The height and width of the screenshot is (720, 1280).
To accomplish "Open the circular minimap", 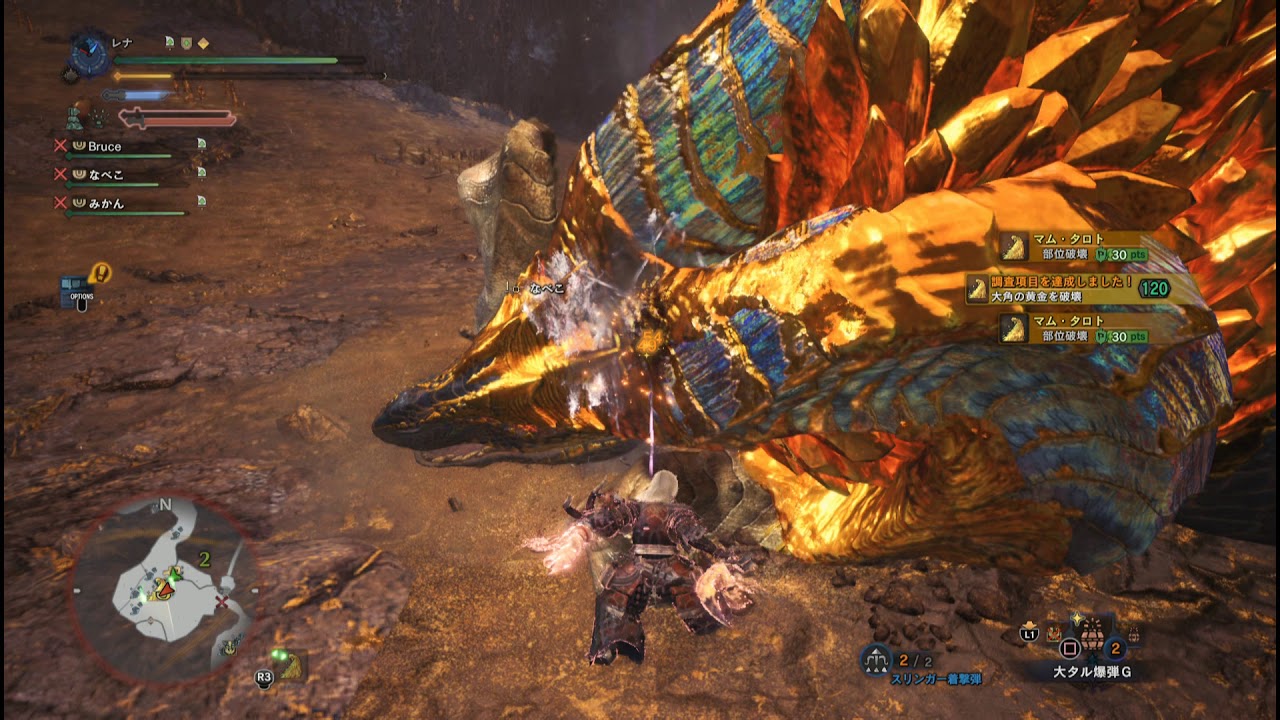I will 163,589.
